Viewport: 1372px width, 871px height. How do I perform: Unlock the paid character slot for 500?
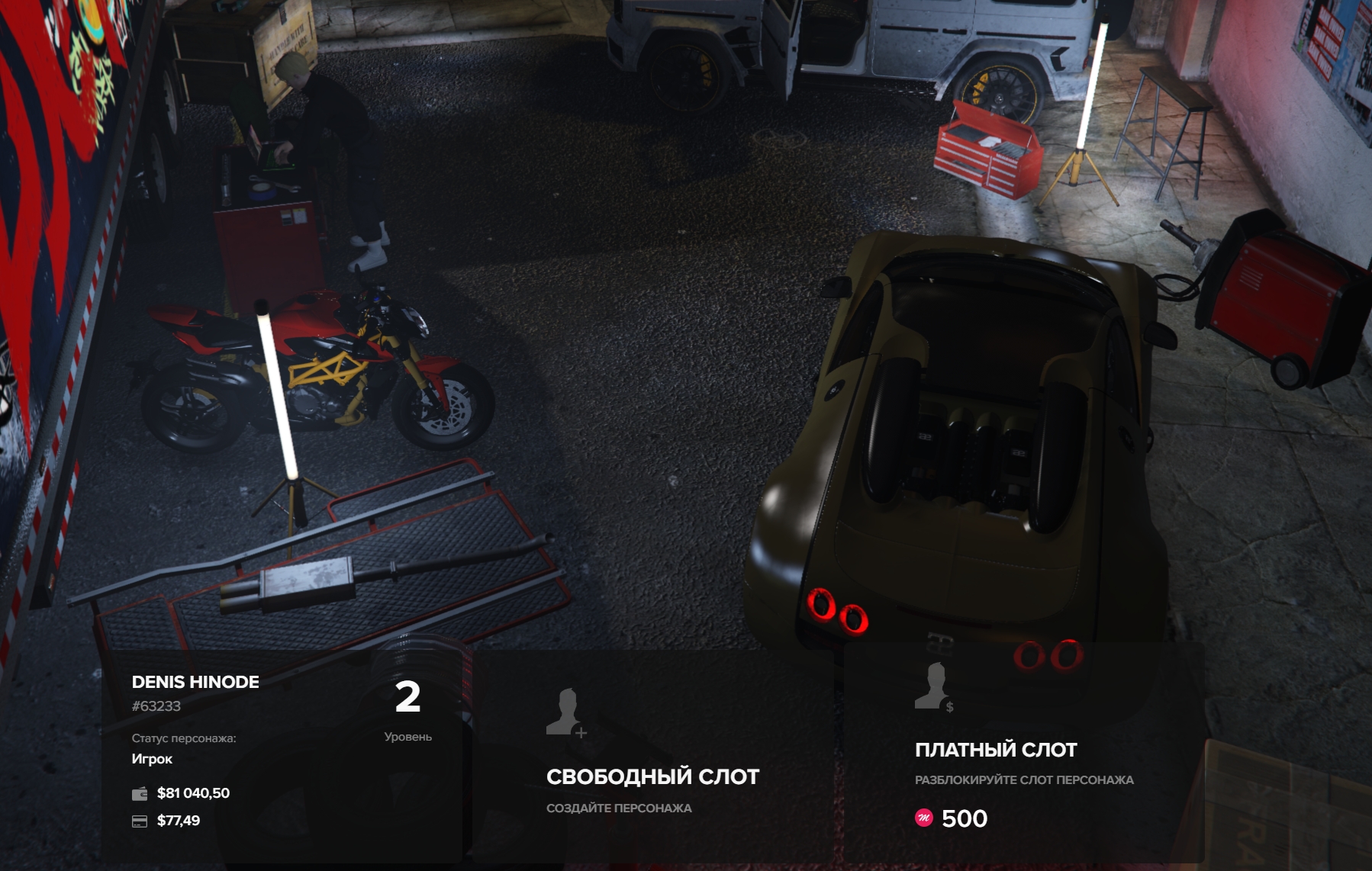(x=1023, y=755)
